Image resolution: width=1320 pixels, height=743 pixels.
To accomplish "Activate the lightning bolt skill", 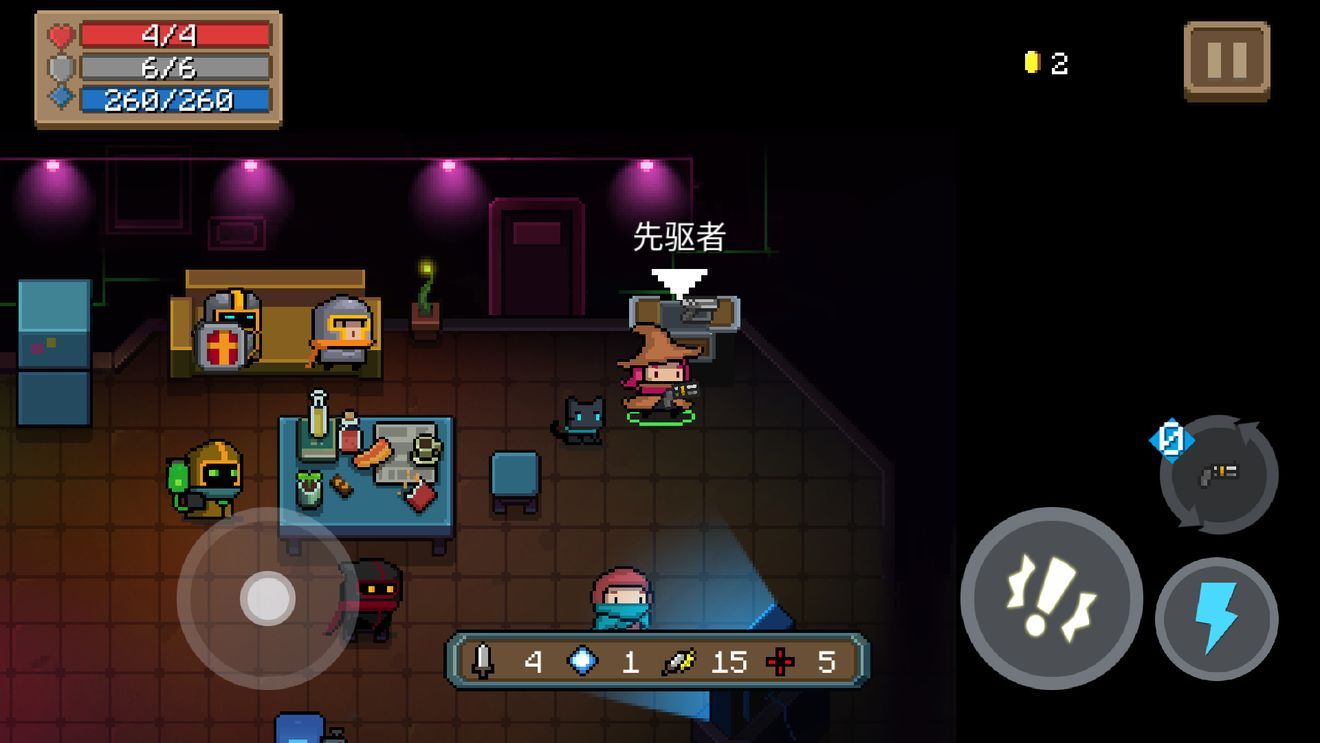I will point(1216,618).
